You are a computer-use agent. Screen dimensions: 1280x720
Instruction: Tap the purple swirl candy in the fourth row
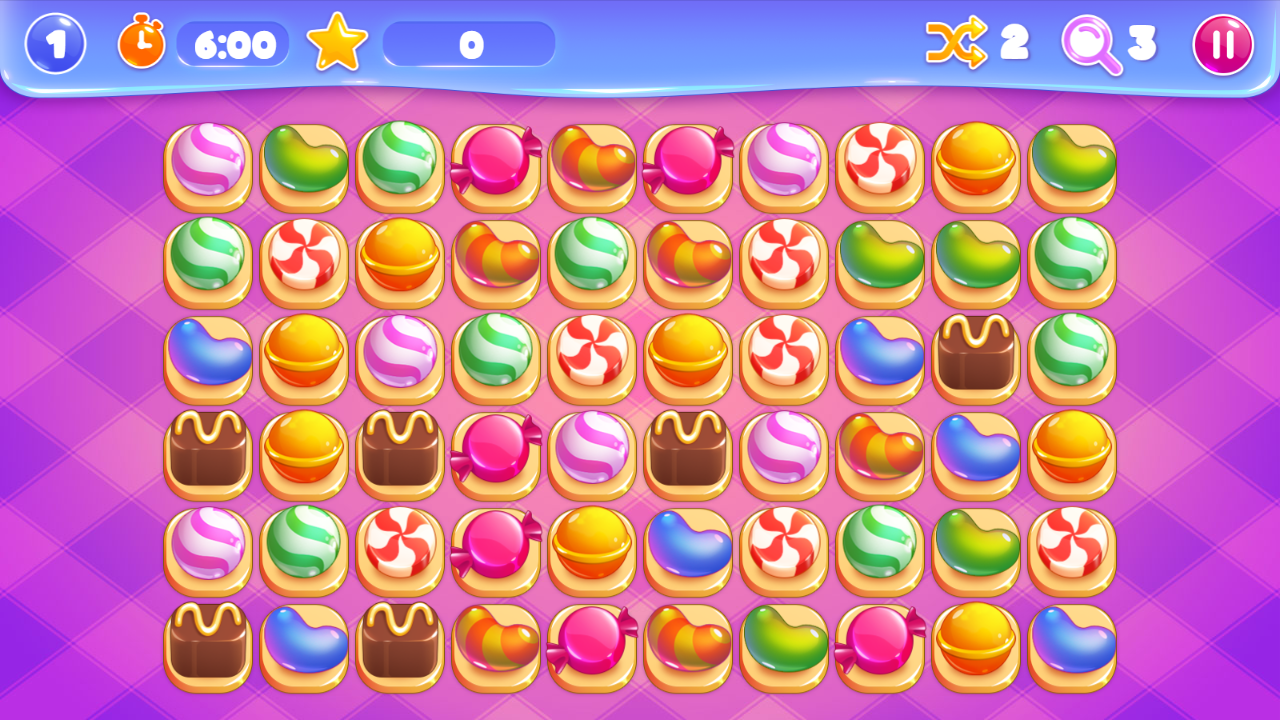pyautogui.click(x=591, y=453)
